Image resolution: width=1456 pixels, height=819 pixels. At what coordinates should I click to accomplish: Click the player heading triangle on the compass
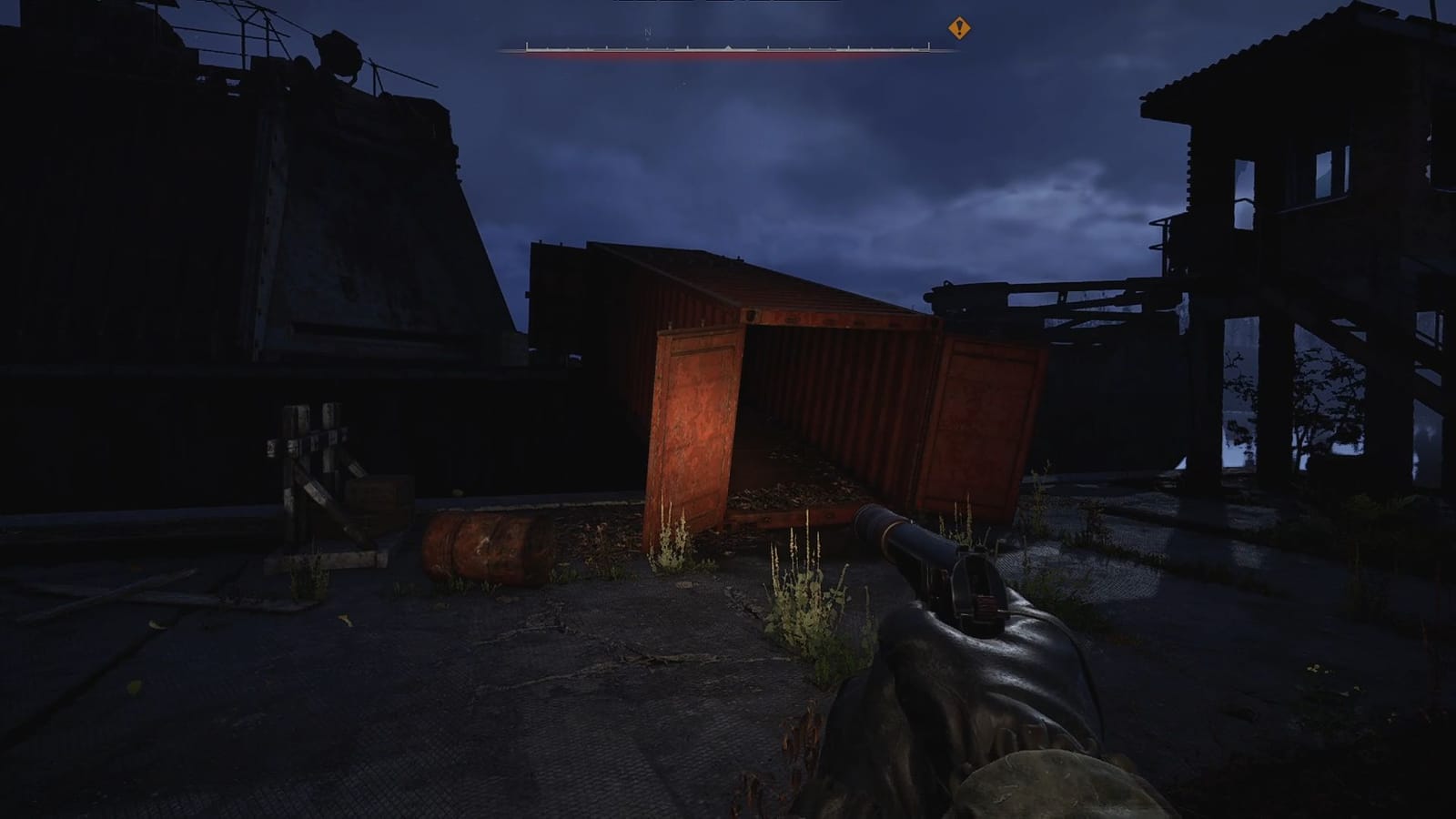click(729, 44)
